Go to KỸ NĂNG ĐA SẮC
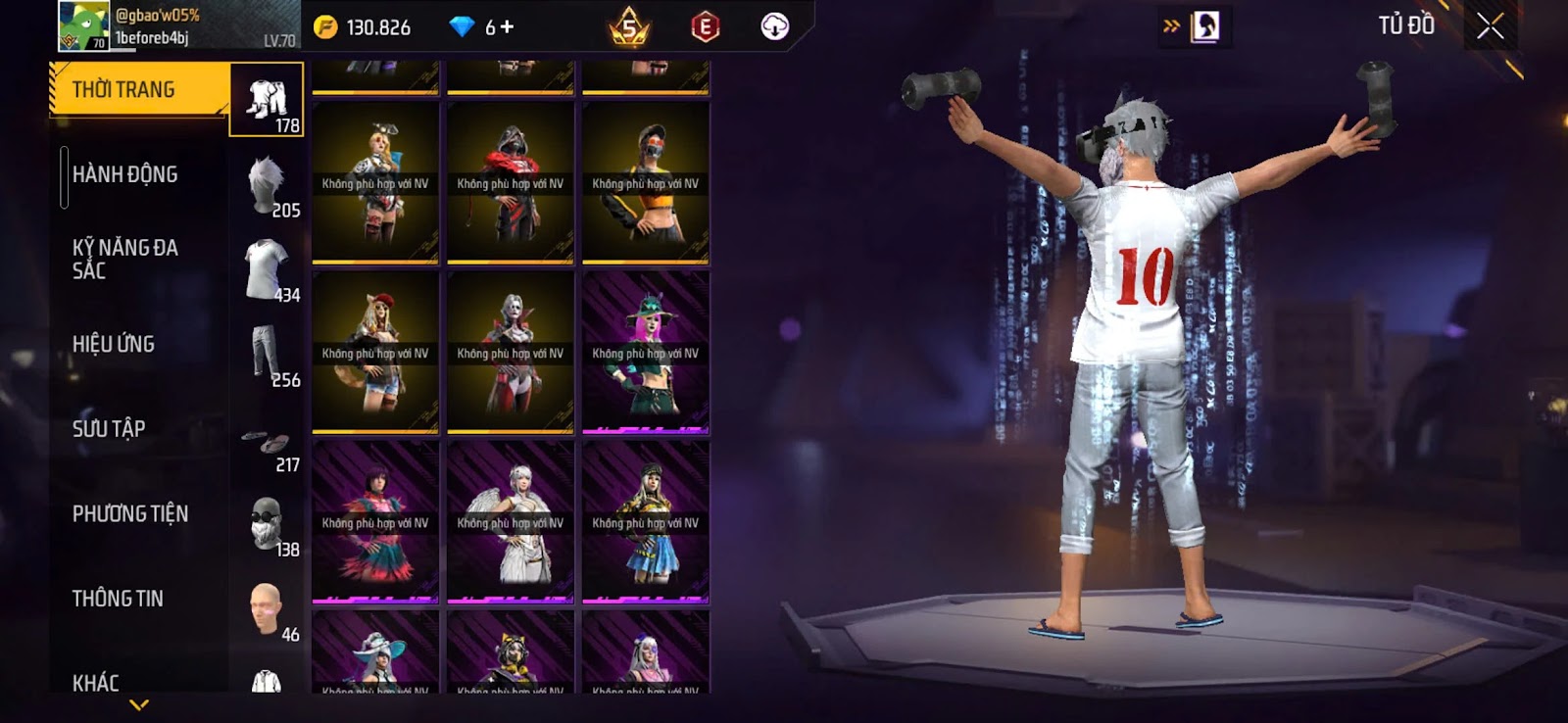The width and height of the screenshot is (1568, 723). 125,259
